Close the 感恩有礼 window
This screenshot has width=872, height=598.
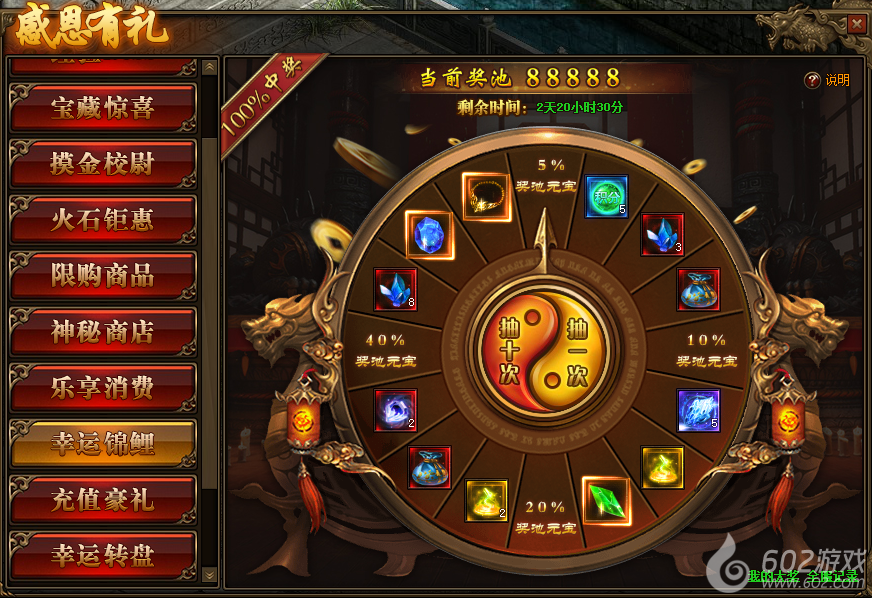(856, 24)
